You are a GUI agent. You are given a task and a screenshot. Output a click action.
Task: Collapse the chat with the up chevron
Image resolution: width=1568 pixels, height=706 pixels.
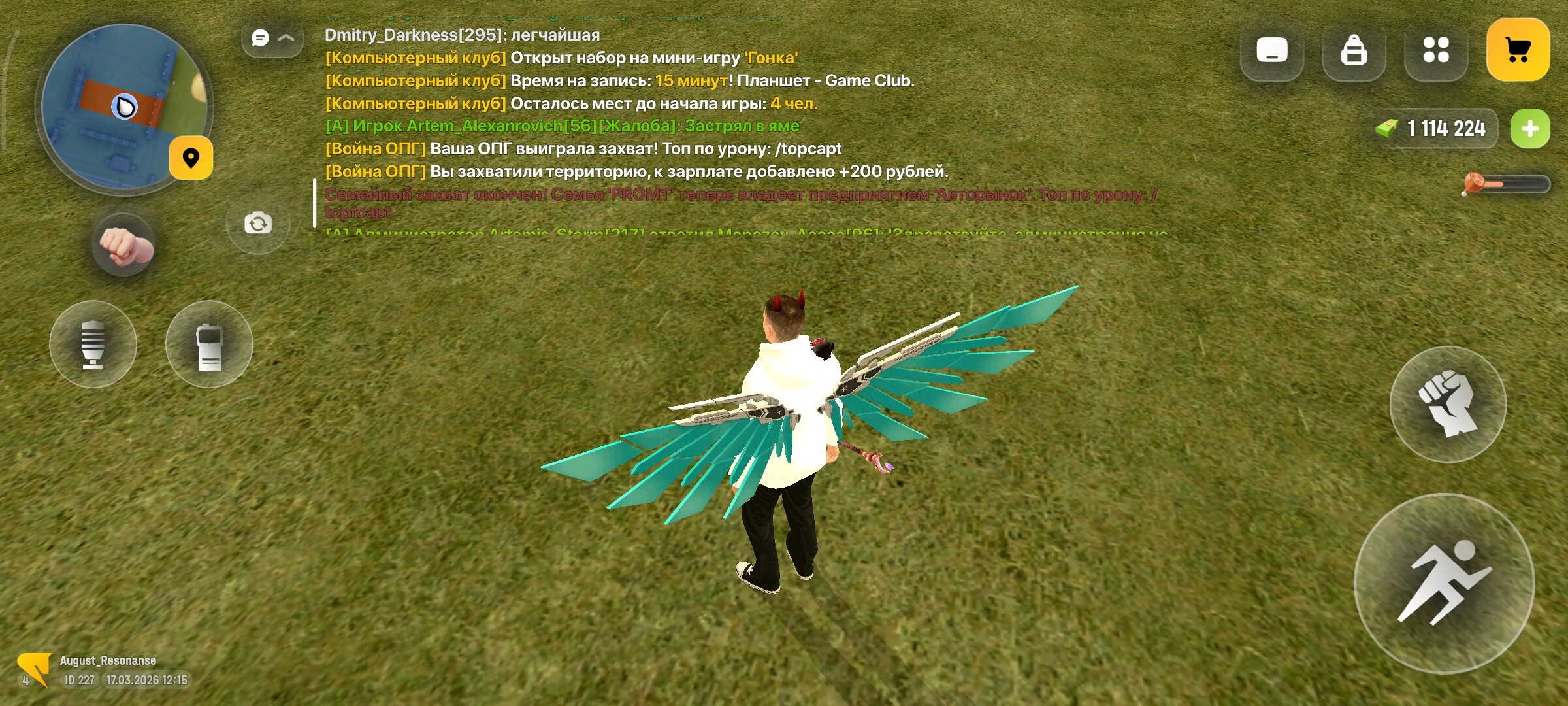tap(285, 38)
